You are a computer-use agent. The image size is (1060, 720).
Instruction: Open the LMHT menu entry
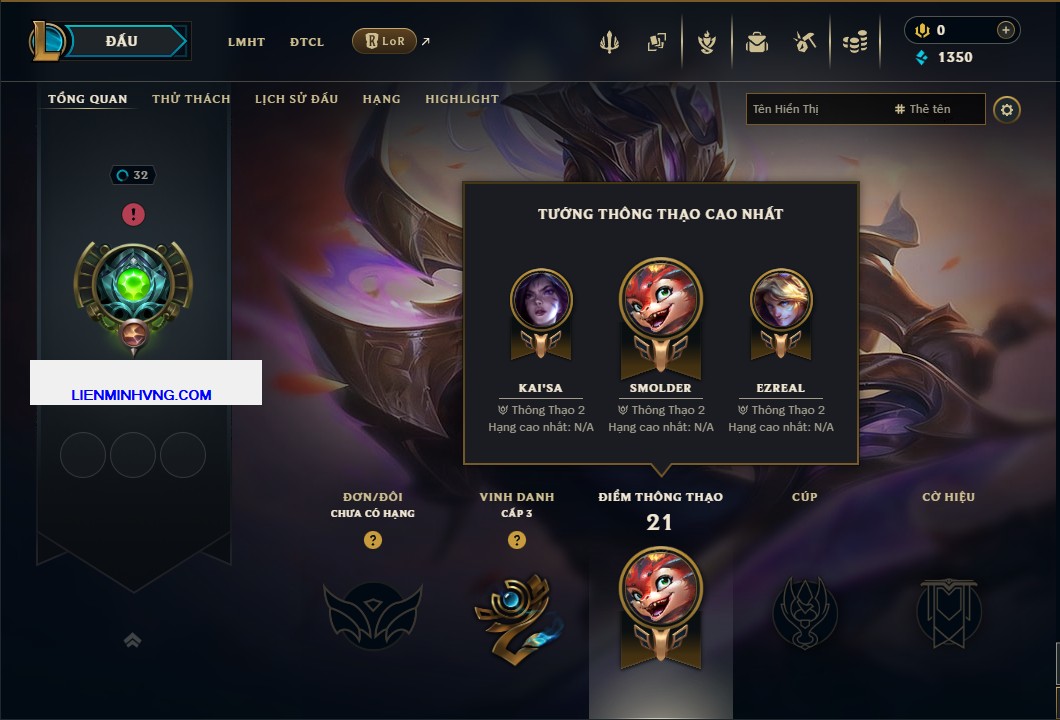pyautogui.click(x=246, y=42)
